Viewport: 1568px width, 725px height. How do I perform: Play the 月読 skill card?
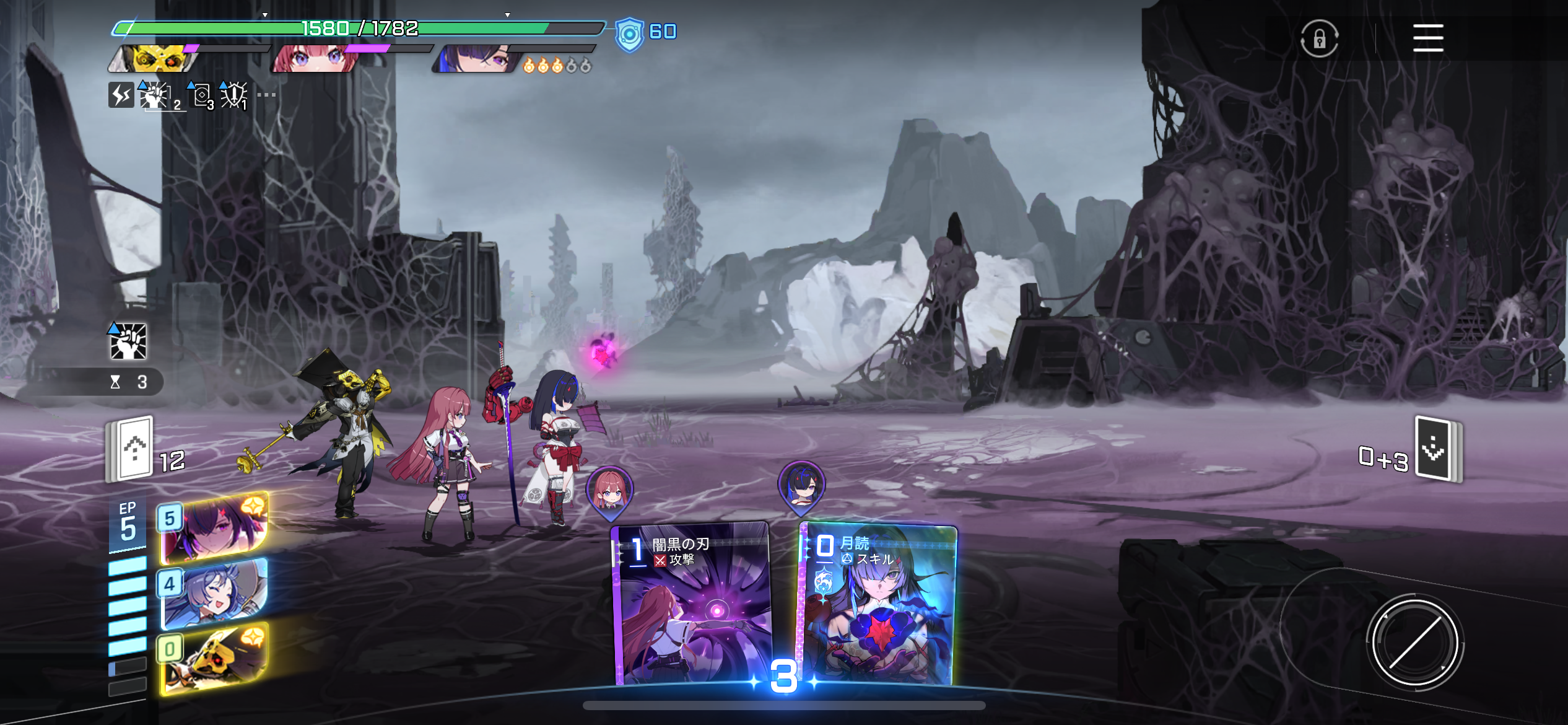pos(878,604)
